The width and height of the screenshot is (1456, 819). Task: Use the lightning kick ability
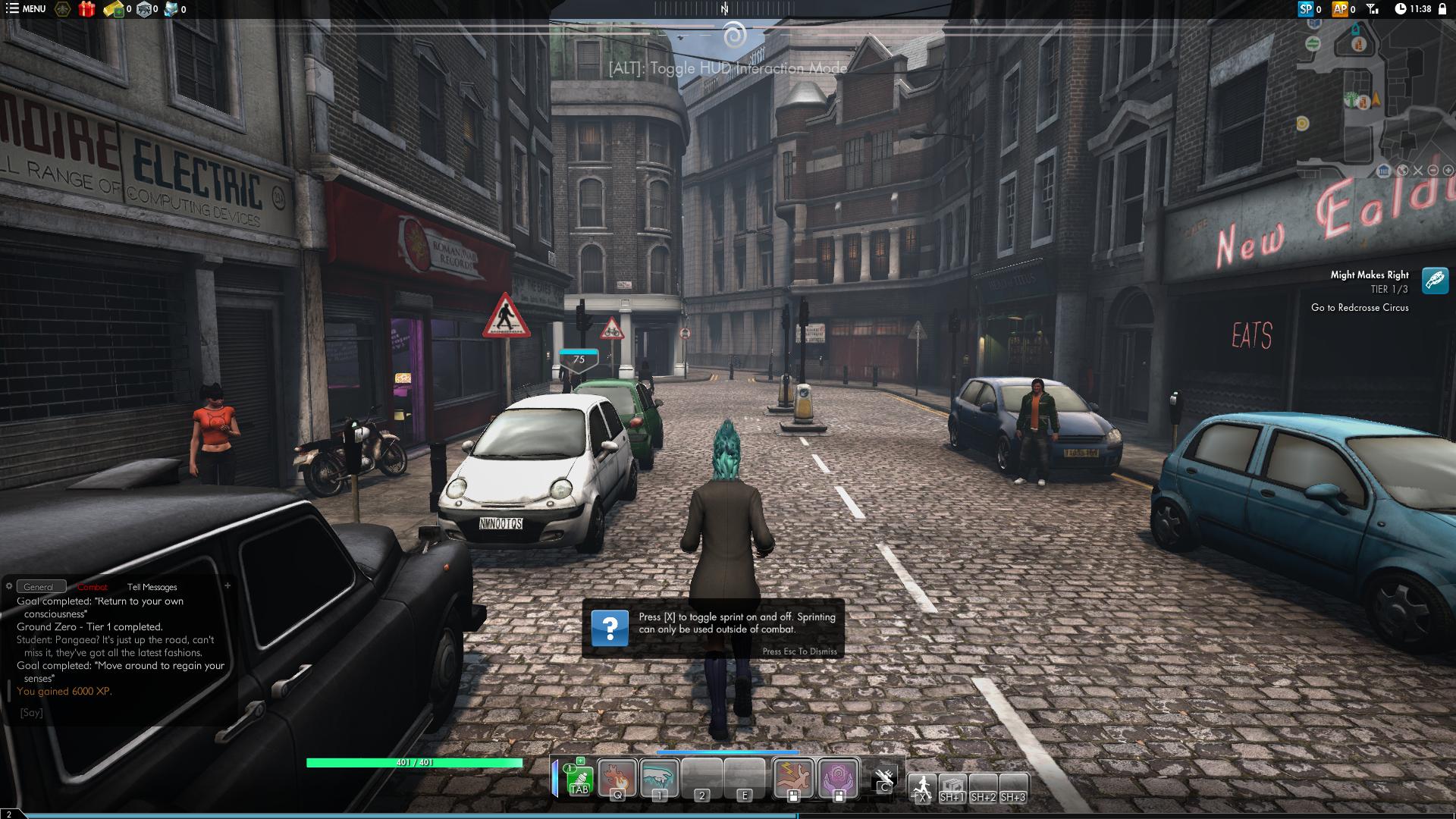click(793, 779)
